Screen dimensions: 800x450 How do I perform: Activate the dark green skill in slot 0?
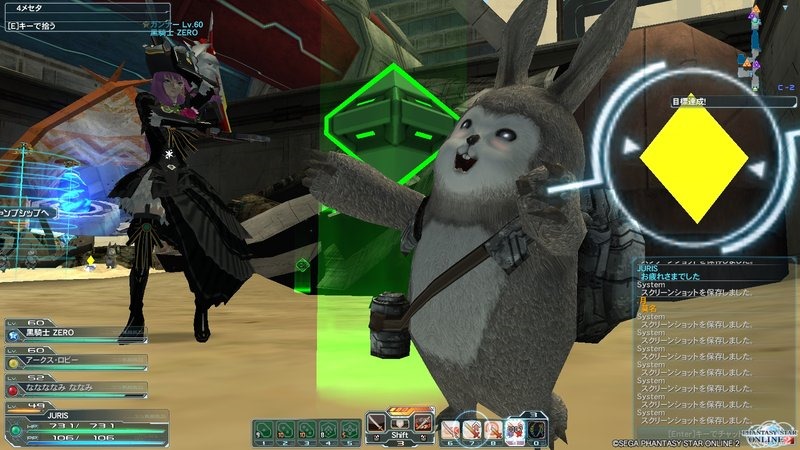(536, 428)
